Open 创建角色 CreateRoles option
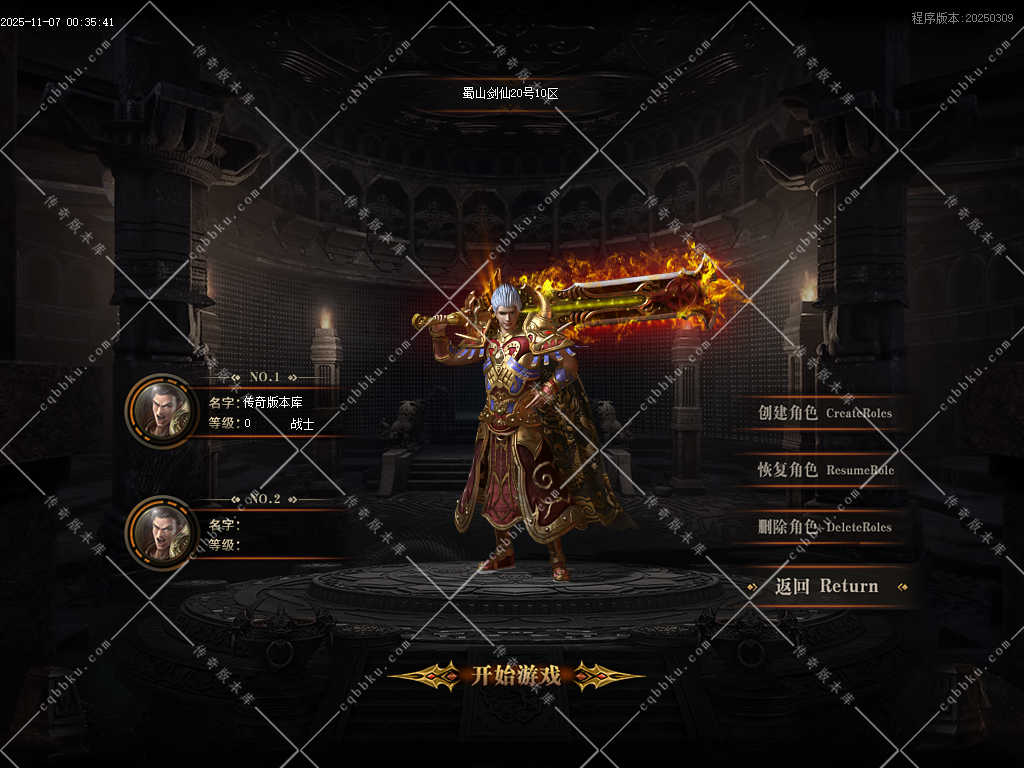Screen dimensions: 1024x768 coord(824,413)
